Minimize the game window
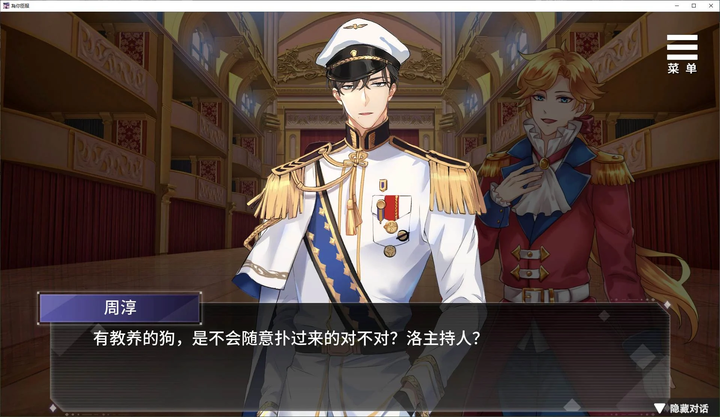This screenshot has width=720, height=417. coord(650,6)
